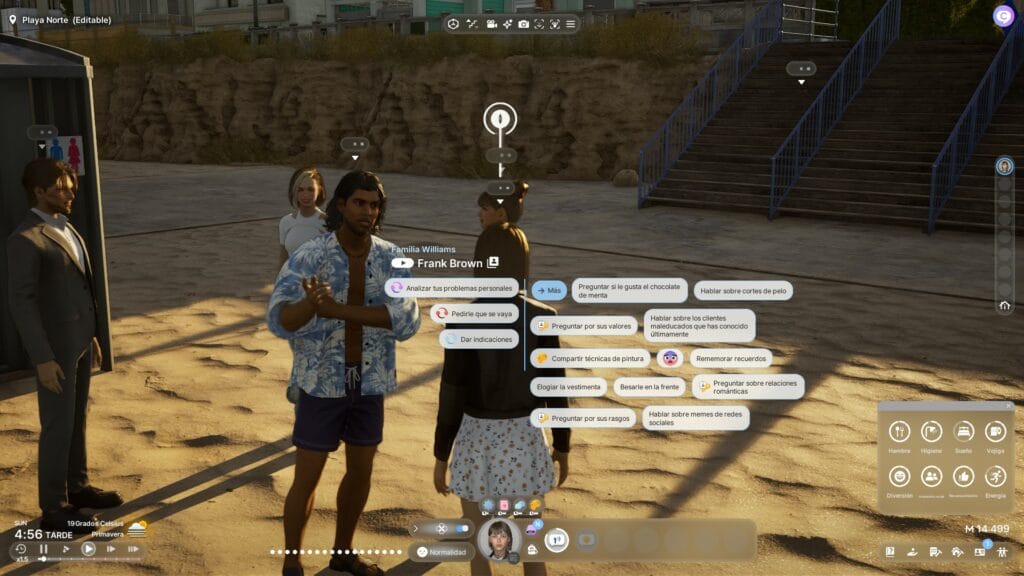Select the Energía need icon
1024x576 pixels.
point(995,476)
